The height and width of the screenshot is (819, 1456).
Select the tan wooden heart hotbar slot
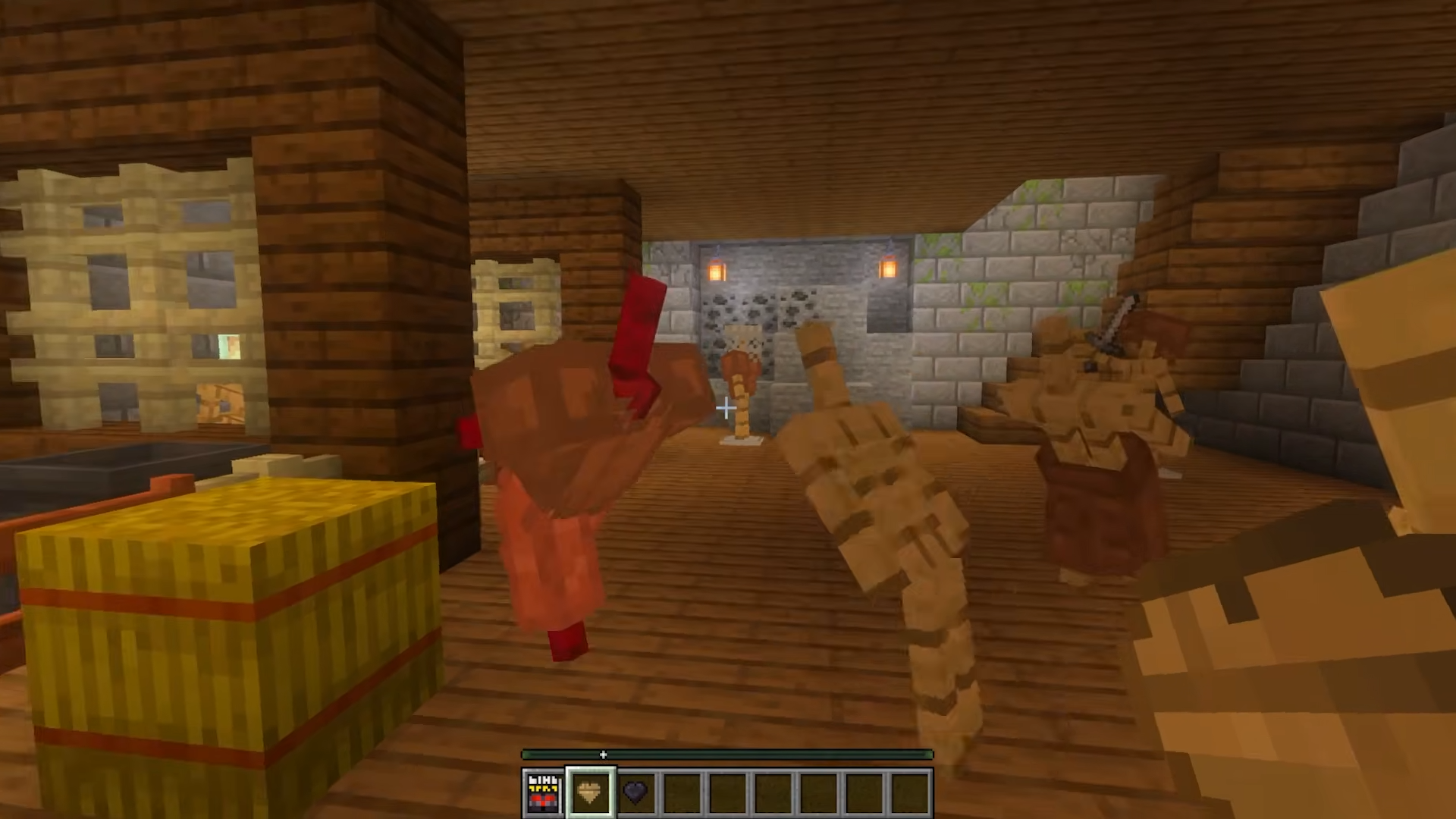[x=590, y=792]
